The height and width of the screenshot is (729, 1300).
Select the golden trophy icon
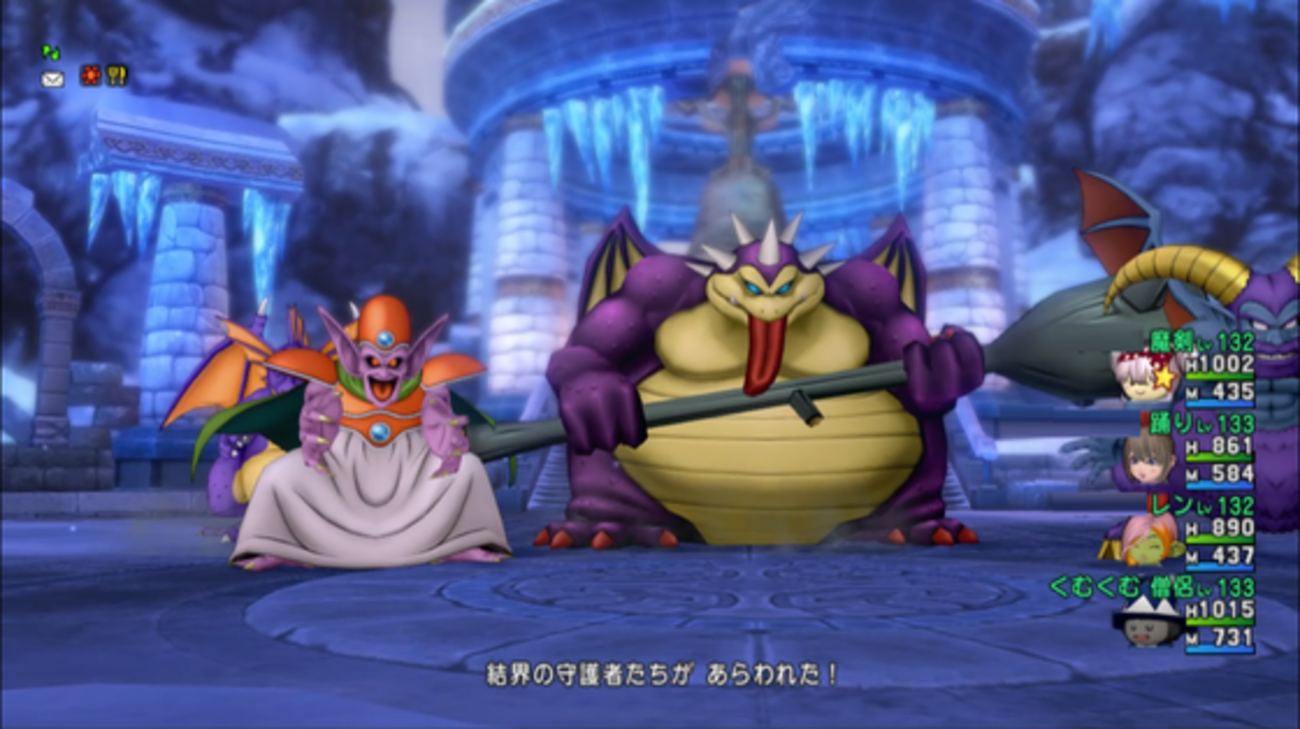pyautogui.click(x=117, y=76)
